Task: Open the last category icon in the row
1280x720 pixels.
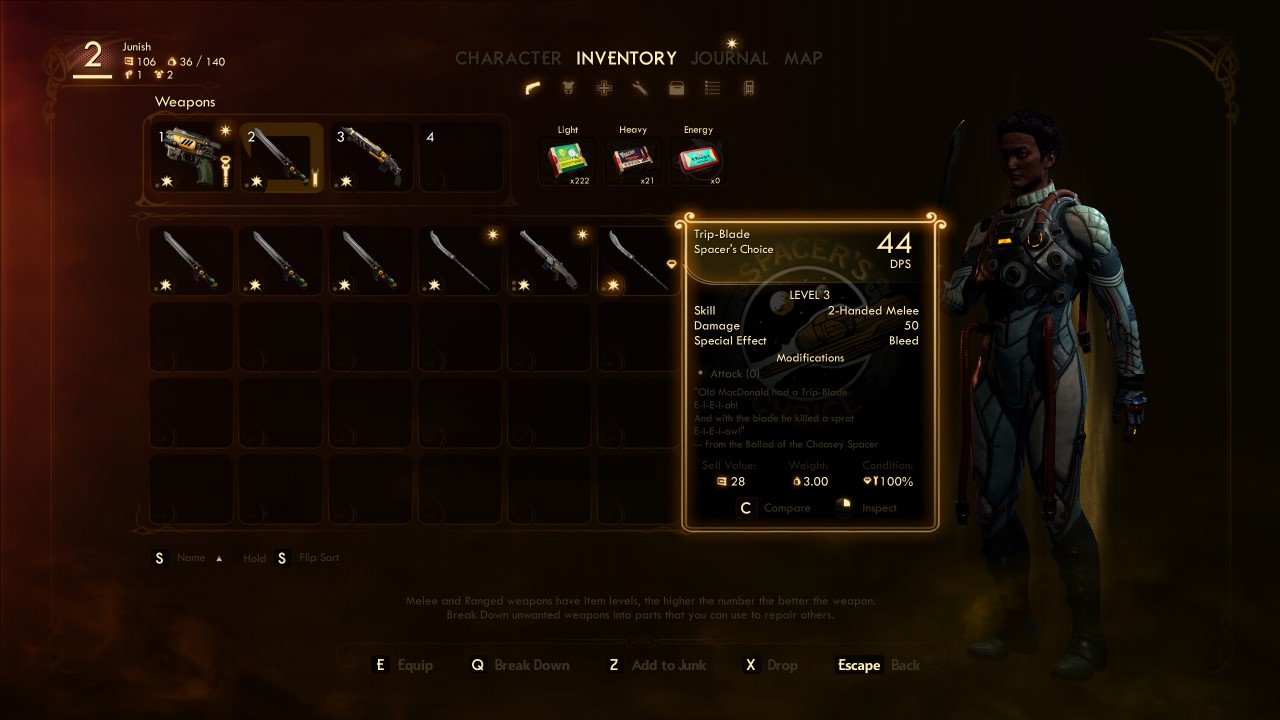Action: tap(748, 88)
